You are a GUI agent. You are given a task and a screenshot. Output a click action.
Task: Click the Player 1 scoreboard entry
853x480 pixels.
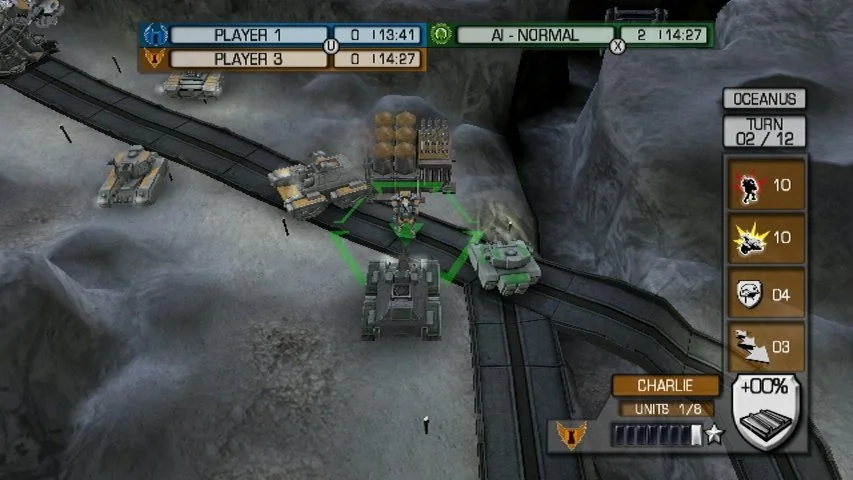[248, 35]
